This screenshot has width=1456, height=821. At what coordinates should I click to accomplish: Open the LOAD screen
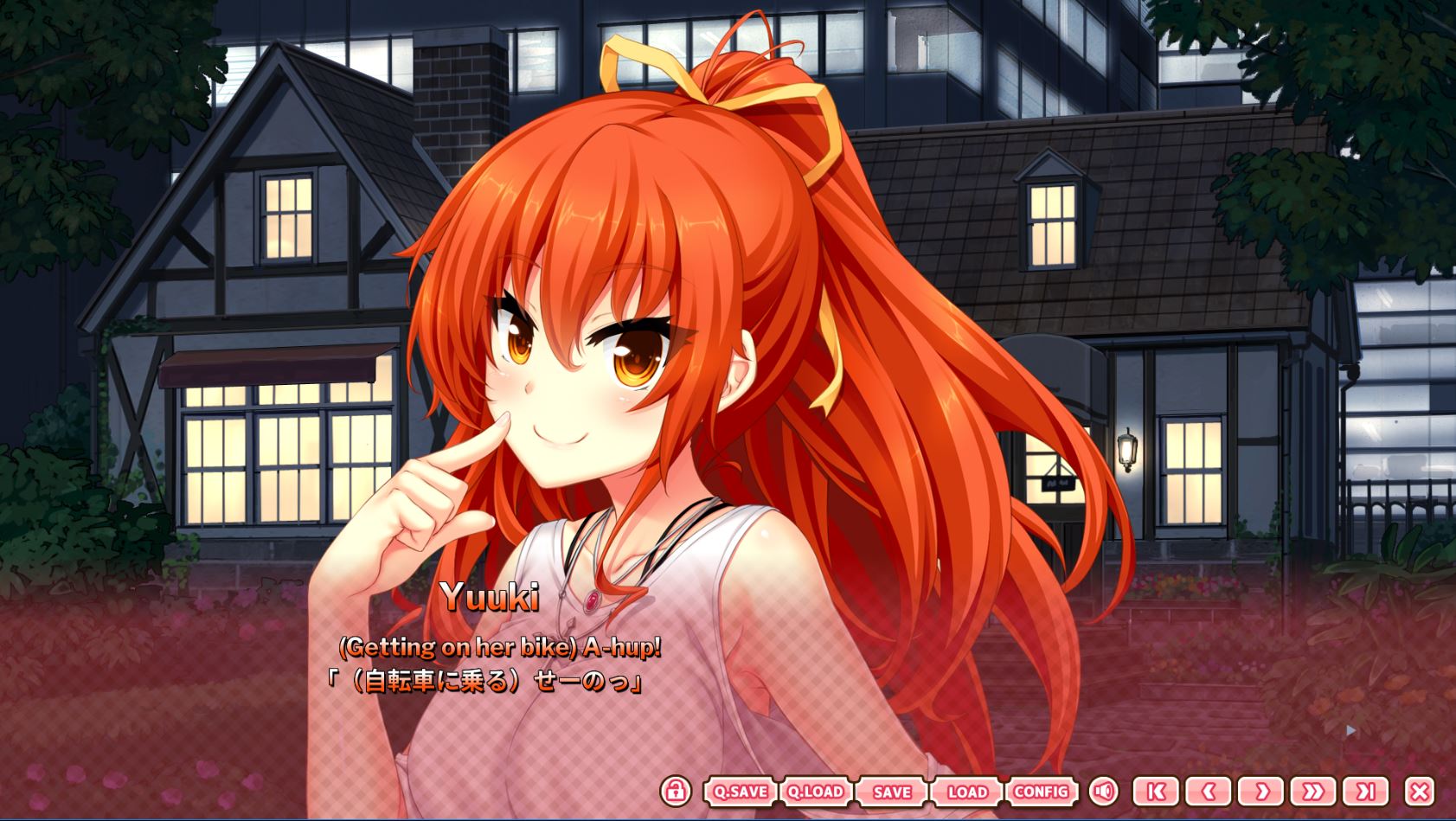tap(968, 792)
